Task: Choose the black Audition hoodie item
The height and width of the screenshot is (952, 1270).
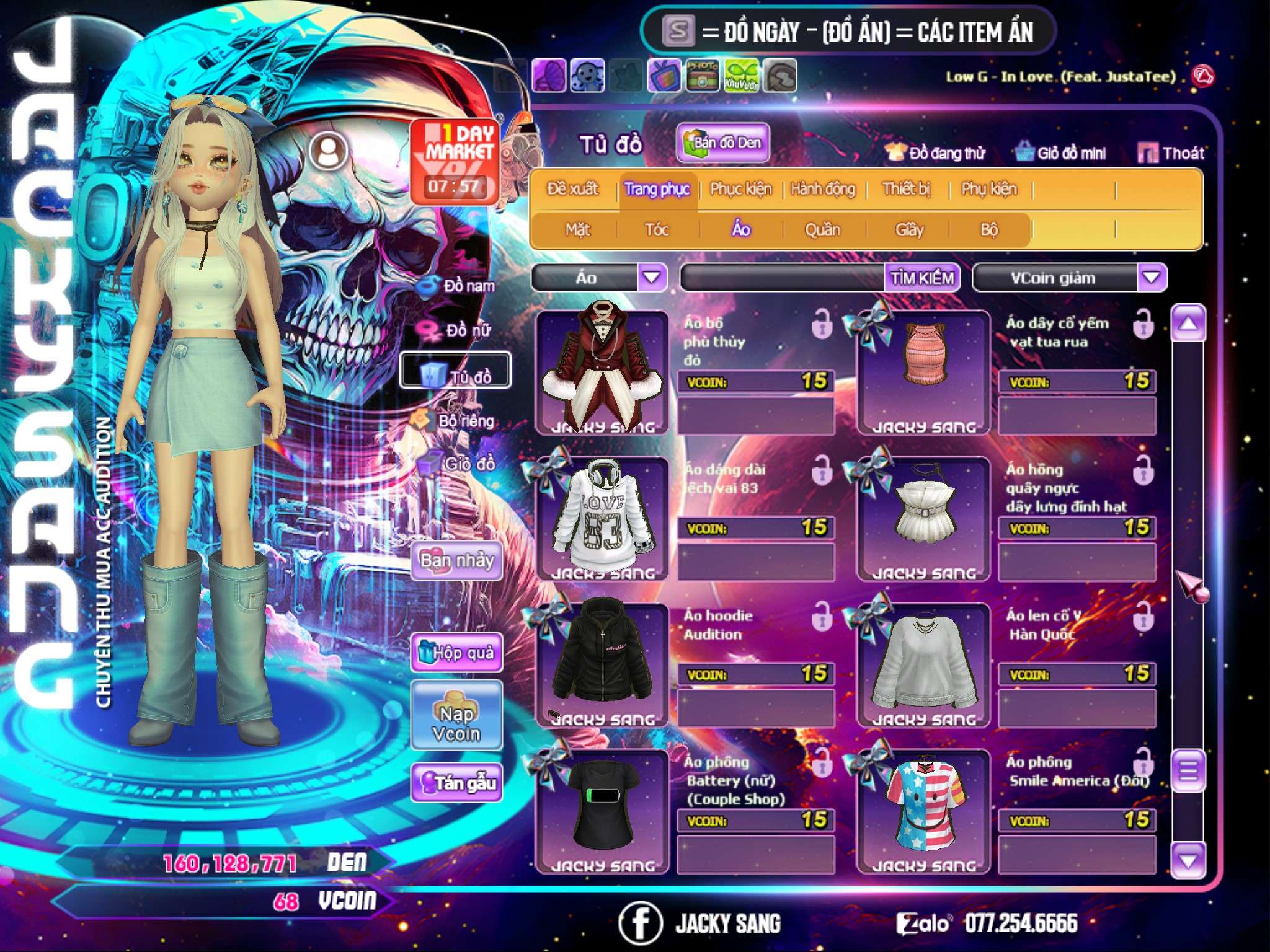Action: (601, 663)
